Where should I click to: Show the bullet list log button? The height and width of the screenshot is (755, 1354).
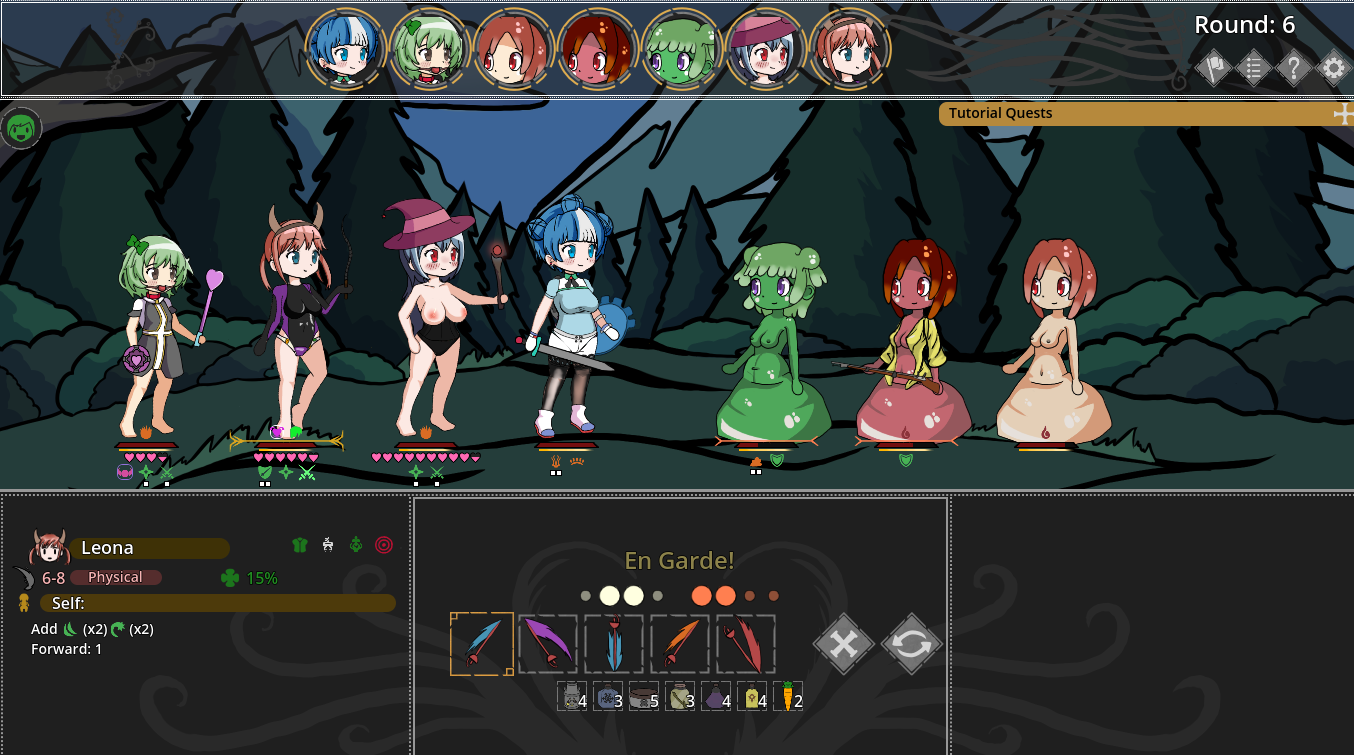click(x=1253, y=69)
